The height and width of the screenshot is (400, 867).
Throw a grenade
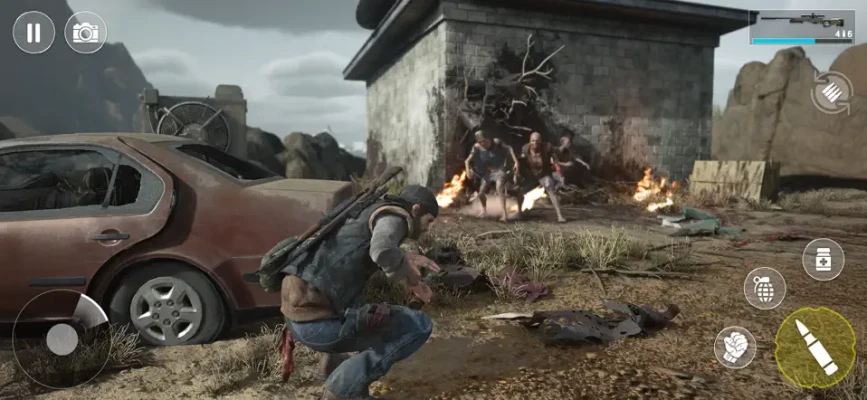tap(764, 288)
